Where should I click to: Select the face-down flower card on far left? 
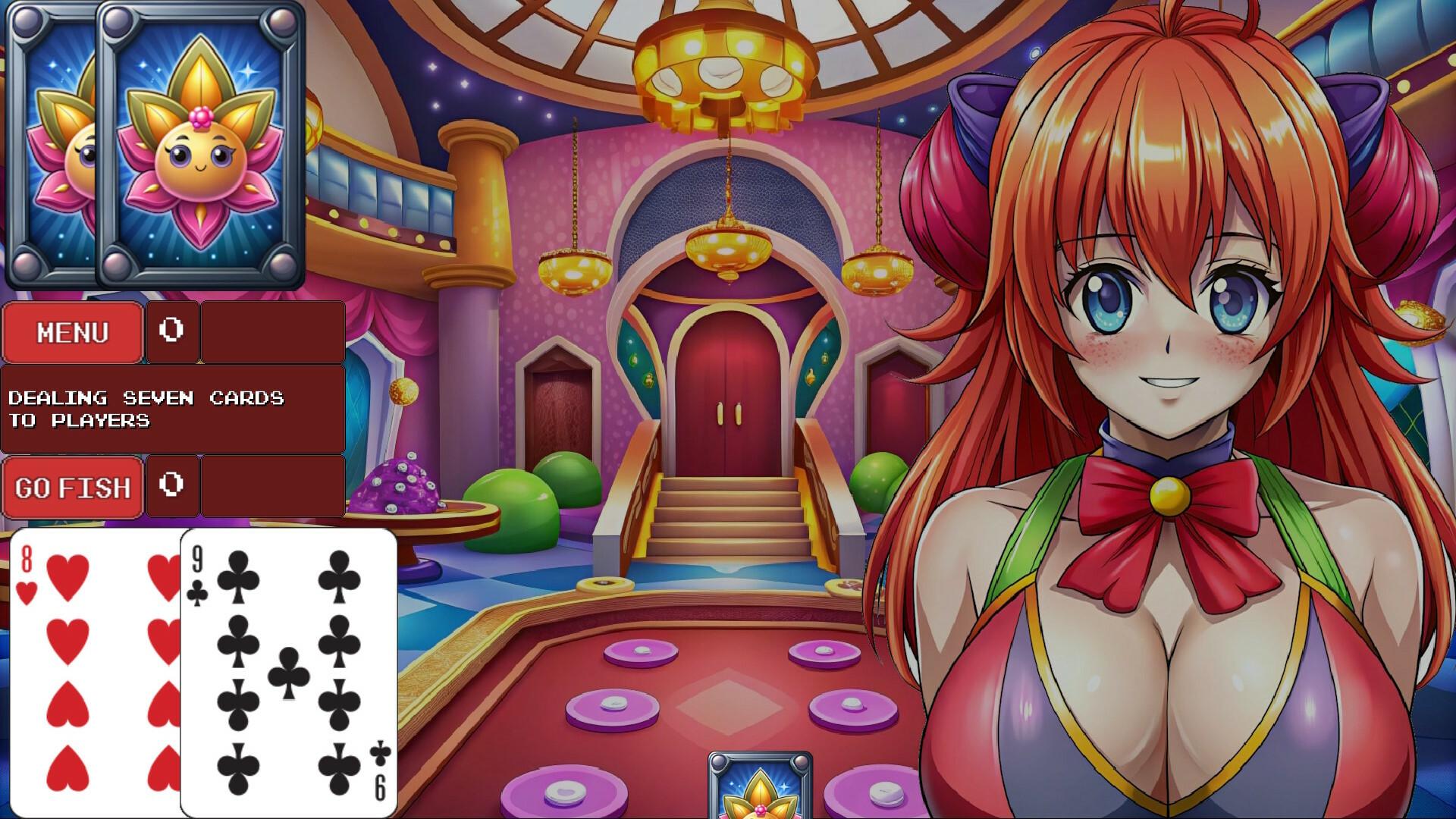[x=53, y=144]
